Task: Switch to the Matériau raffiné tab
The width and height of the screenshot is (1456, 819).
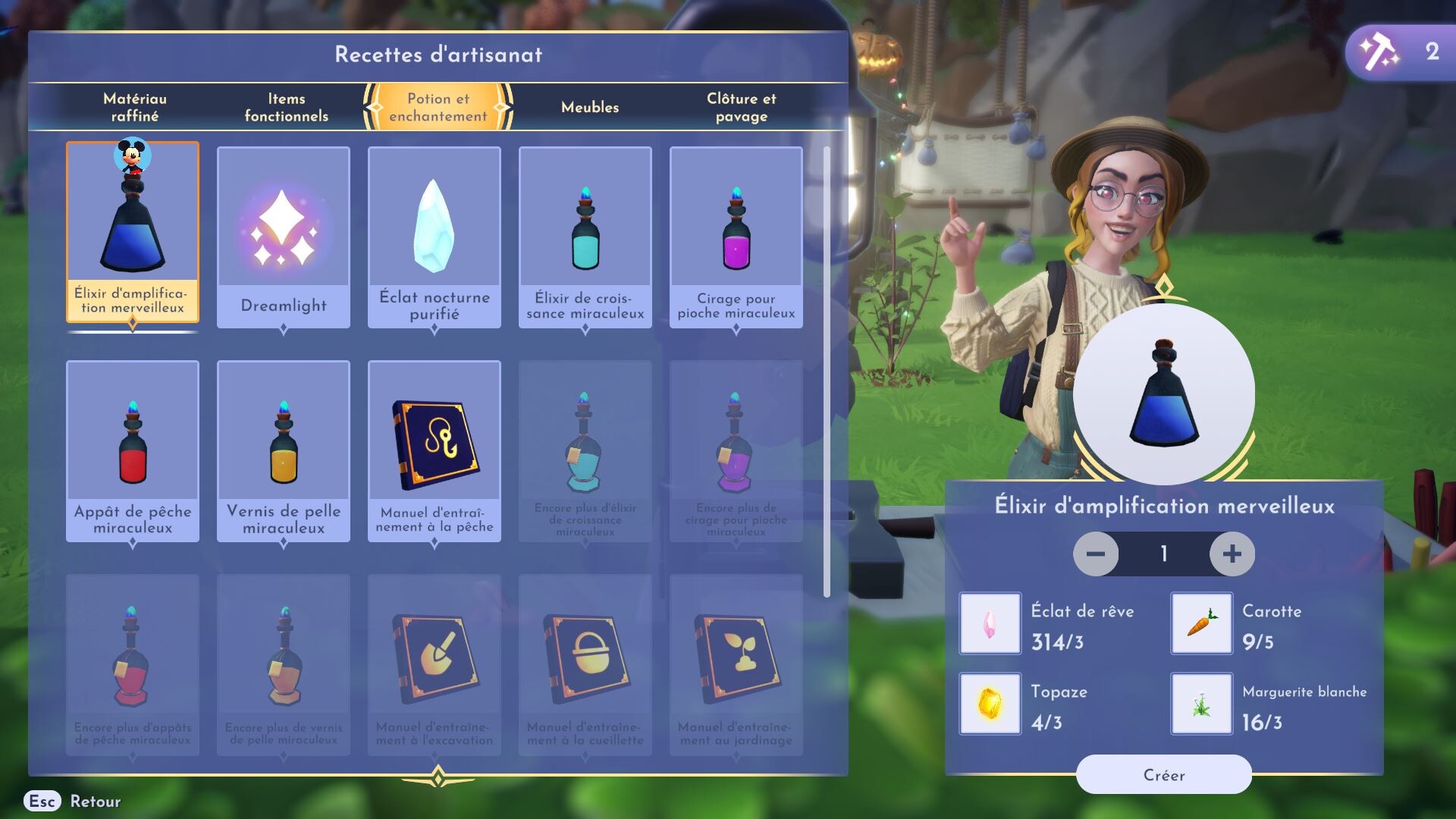Action: 135,107
